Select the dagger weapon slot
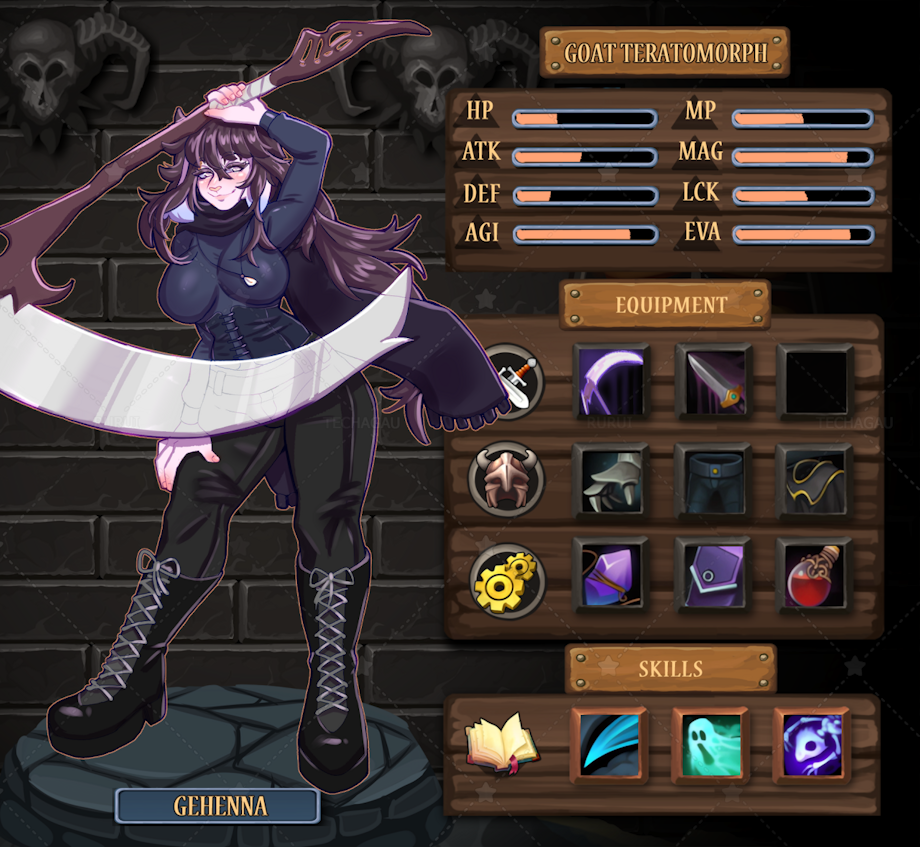This screenshot has width=920, height=847. [714, 381]
